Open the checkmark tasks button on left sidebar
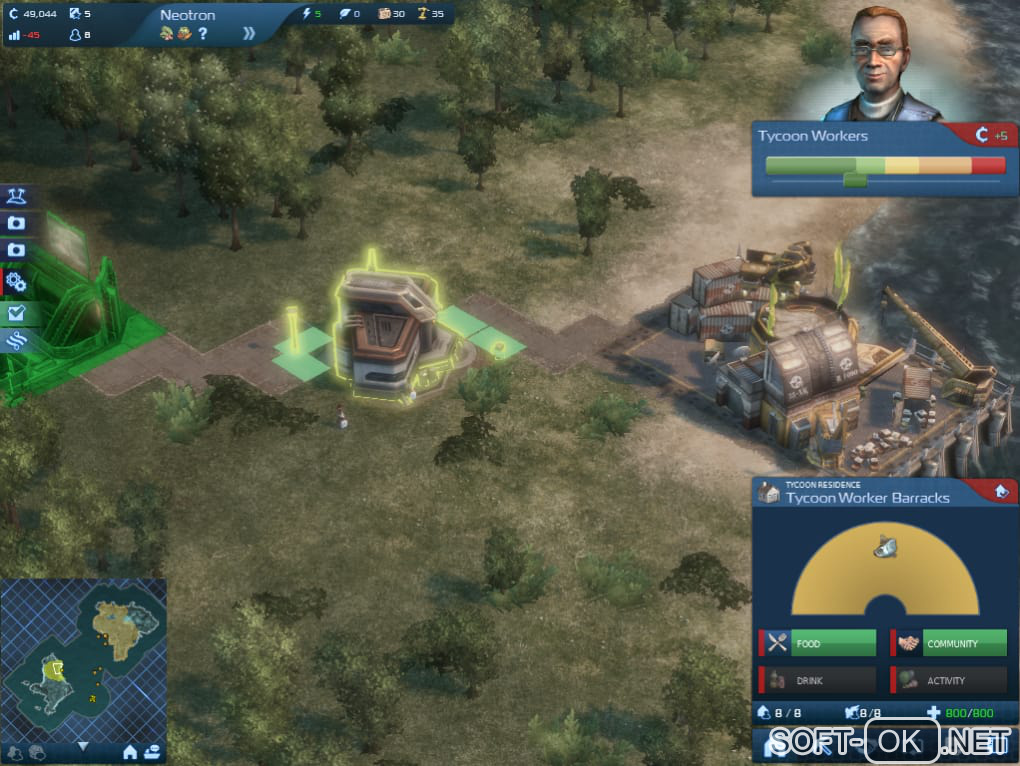Screen dimensions: 1020x766 pyautogui.click(x=17, y=313)
